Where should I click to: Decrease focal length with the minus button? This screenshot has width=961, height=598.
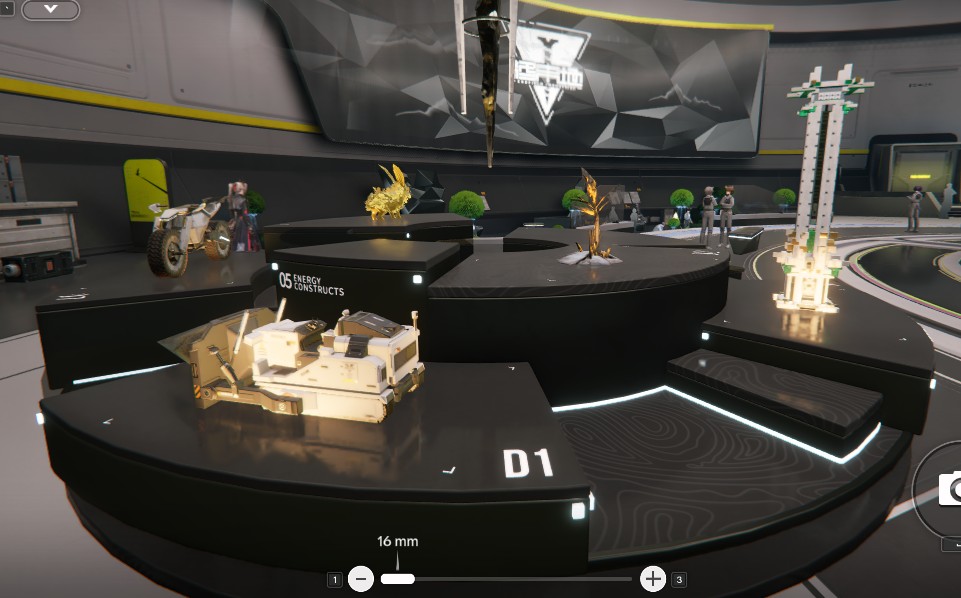tap(361, 578)
